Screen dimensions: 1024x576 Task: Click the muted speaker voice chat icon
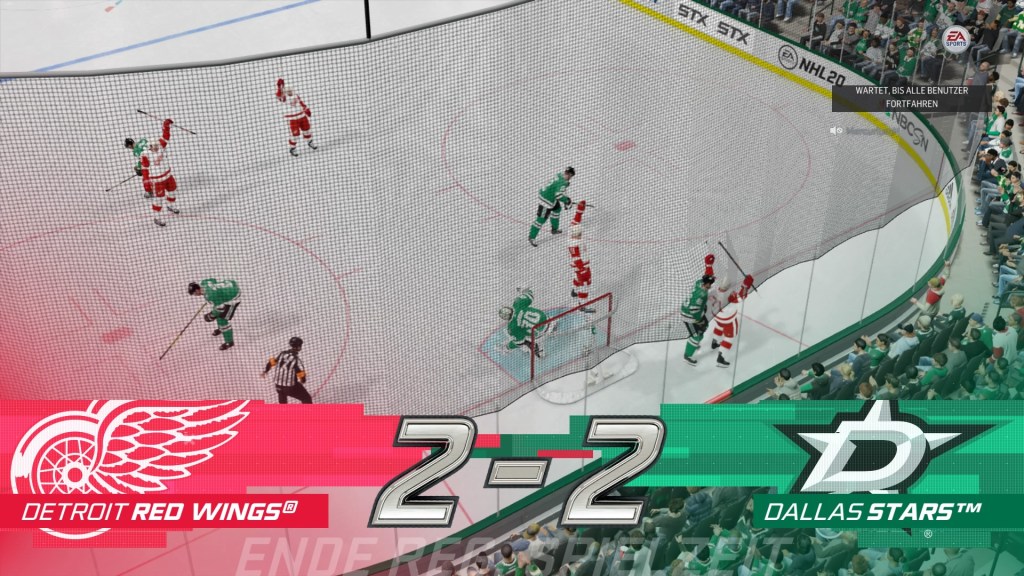834,129
